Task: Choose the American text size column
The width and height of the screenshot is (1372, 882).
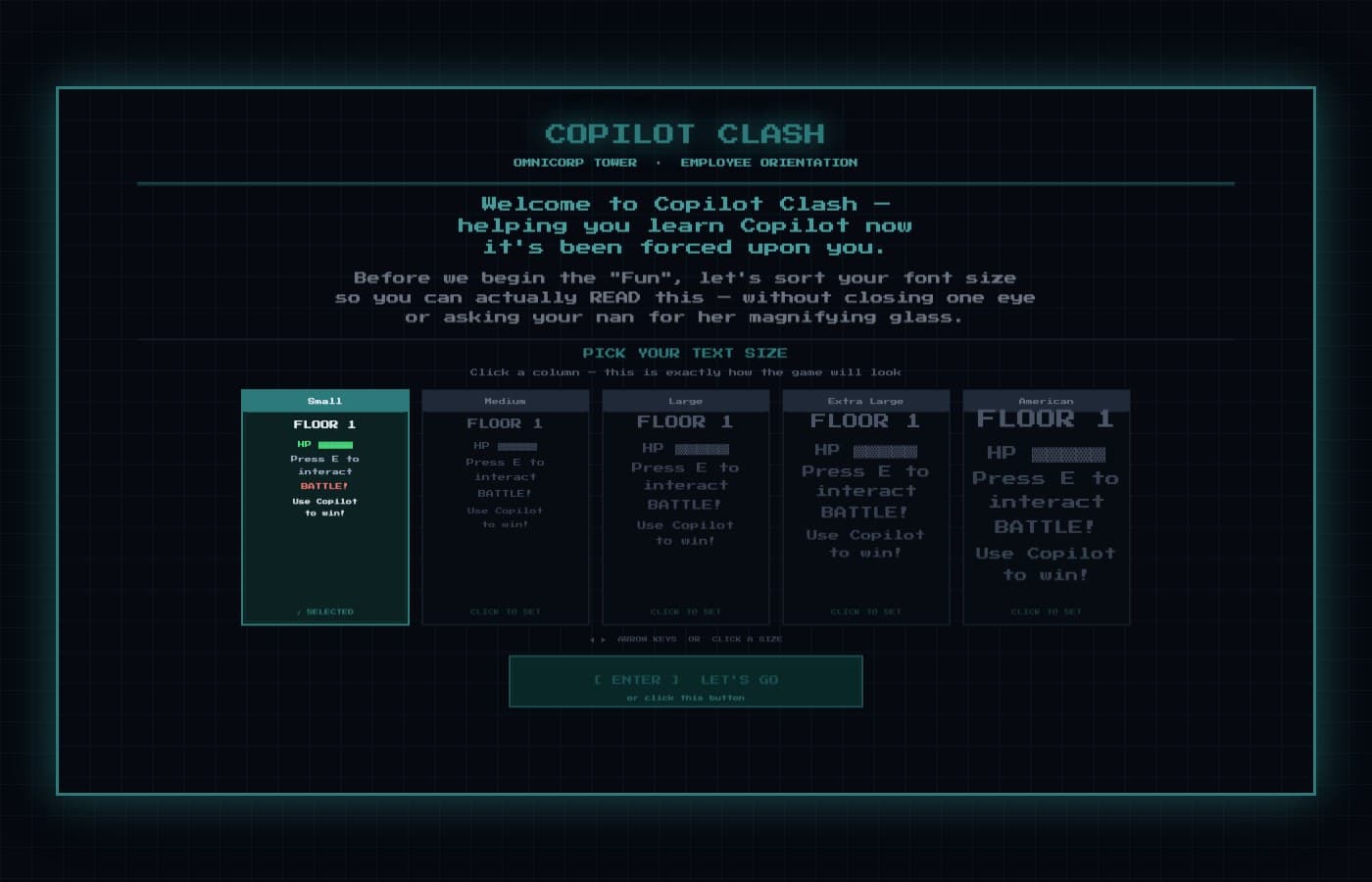Action: click(x=1046, y=505)
